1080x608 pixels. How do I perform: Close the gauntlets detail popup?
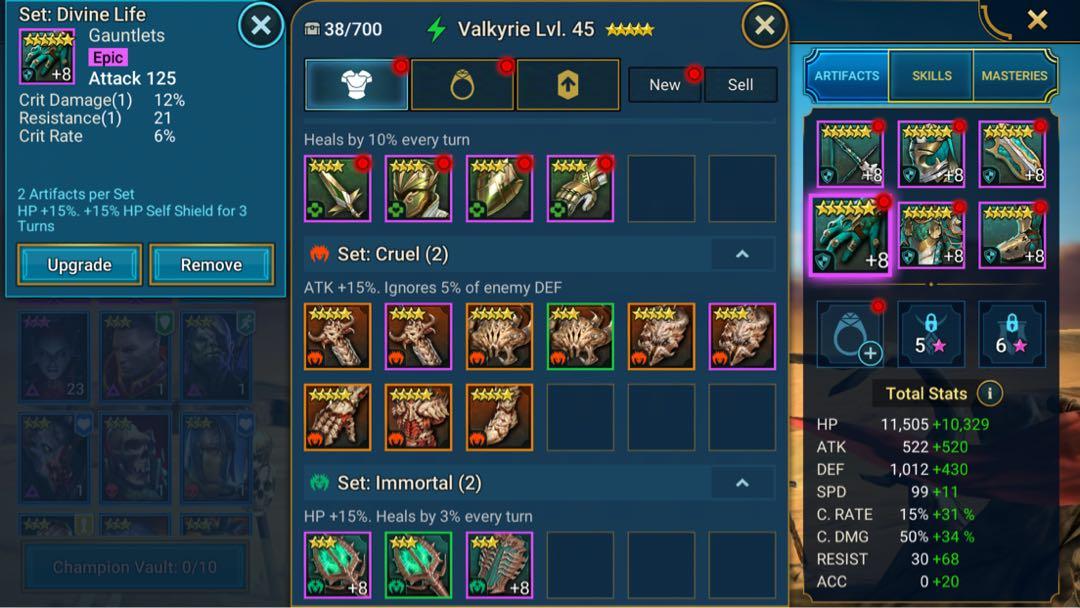(260, 25)
